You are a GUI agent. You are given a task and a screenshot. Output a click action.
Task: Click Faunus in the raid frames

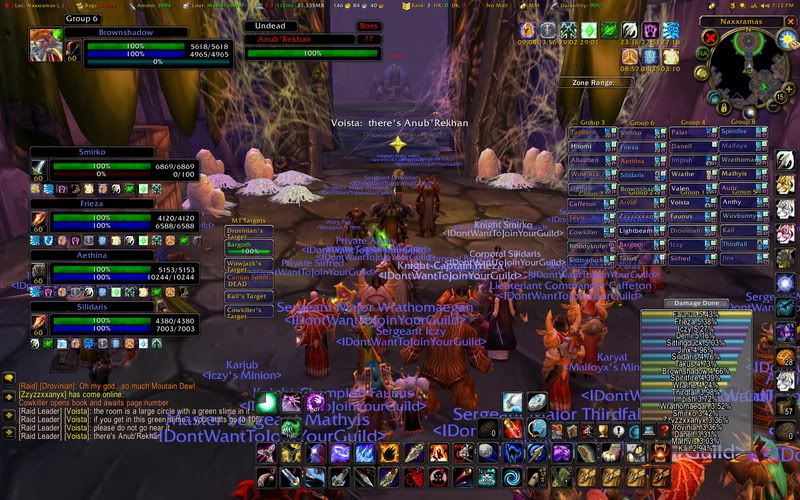[x=681, y=215]
